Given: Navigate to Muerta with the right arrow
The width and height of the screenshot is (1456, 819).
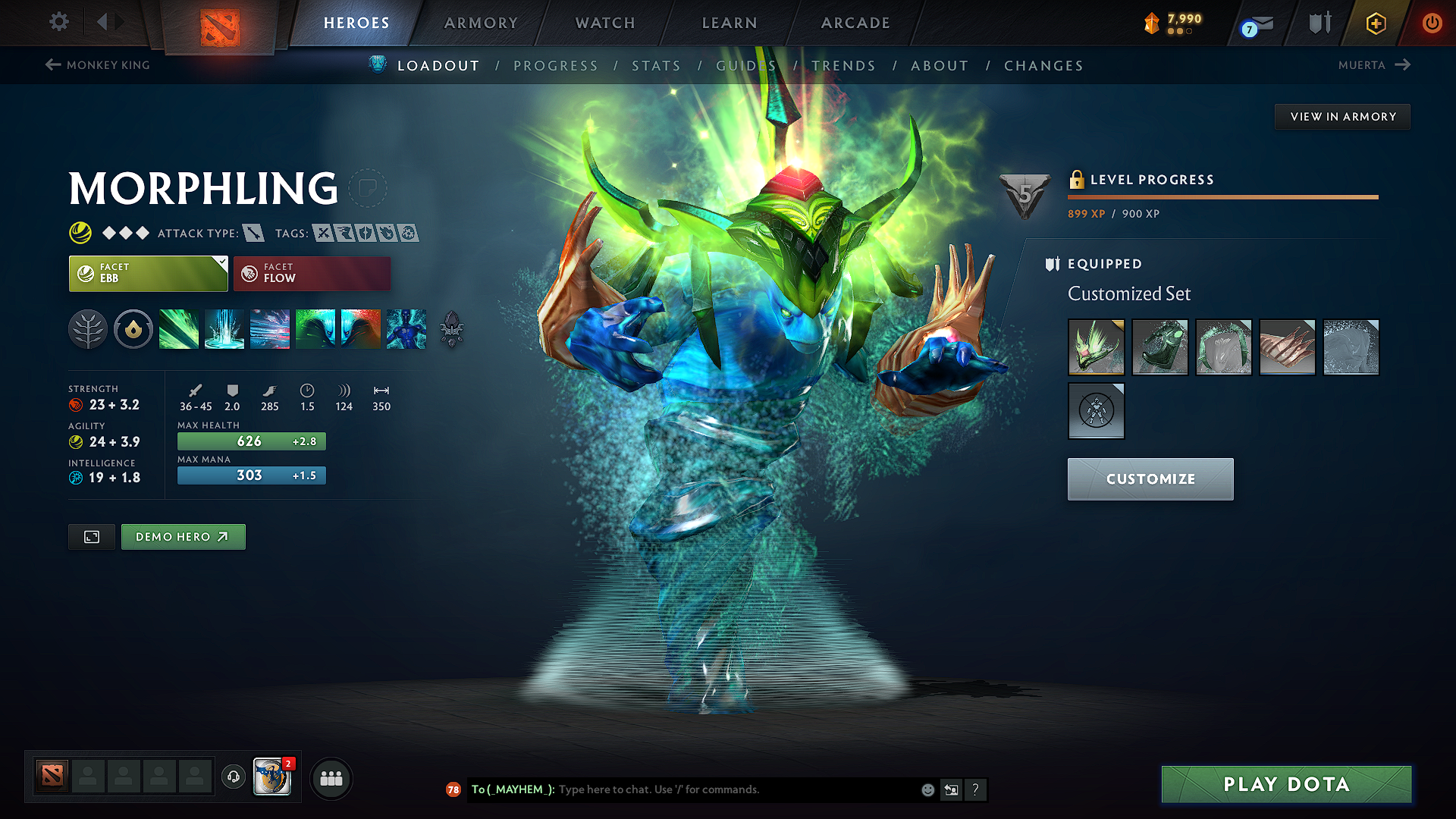Looking at the screenshot, I should [x=1402, y=65].
